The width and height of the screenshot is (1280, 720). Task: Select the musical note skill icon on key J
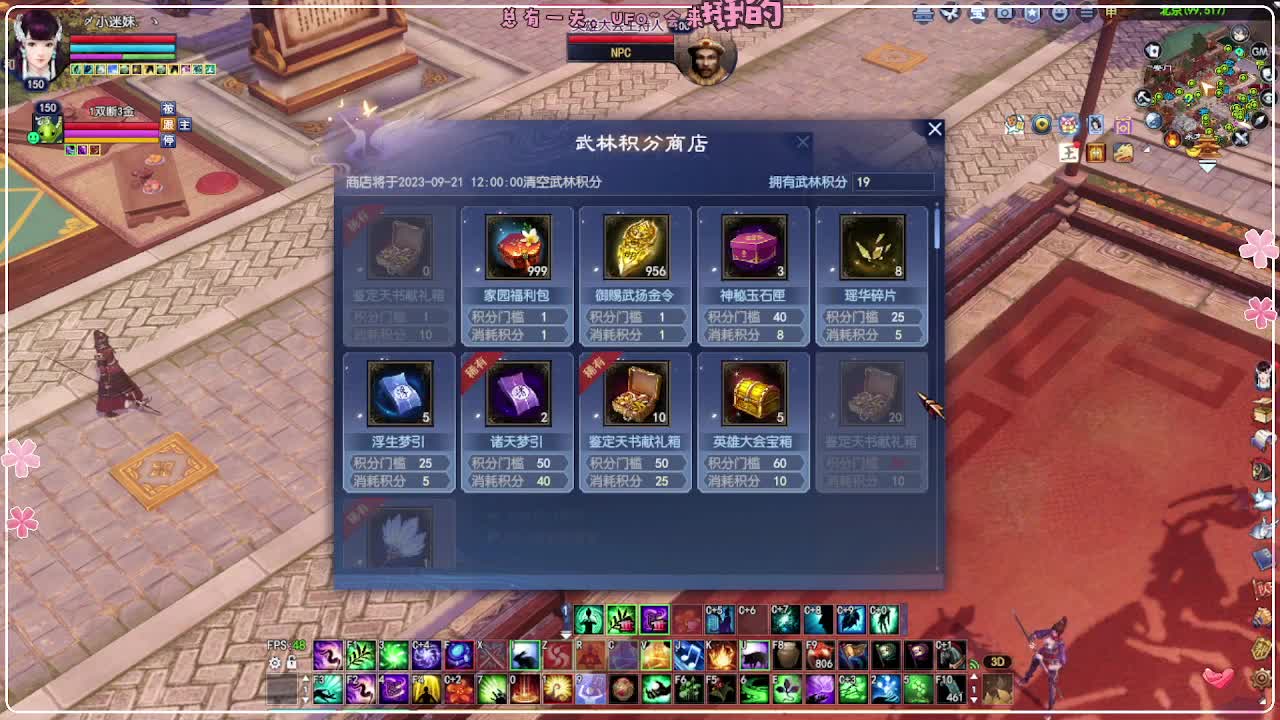(x=689, y=657)
